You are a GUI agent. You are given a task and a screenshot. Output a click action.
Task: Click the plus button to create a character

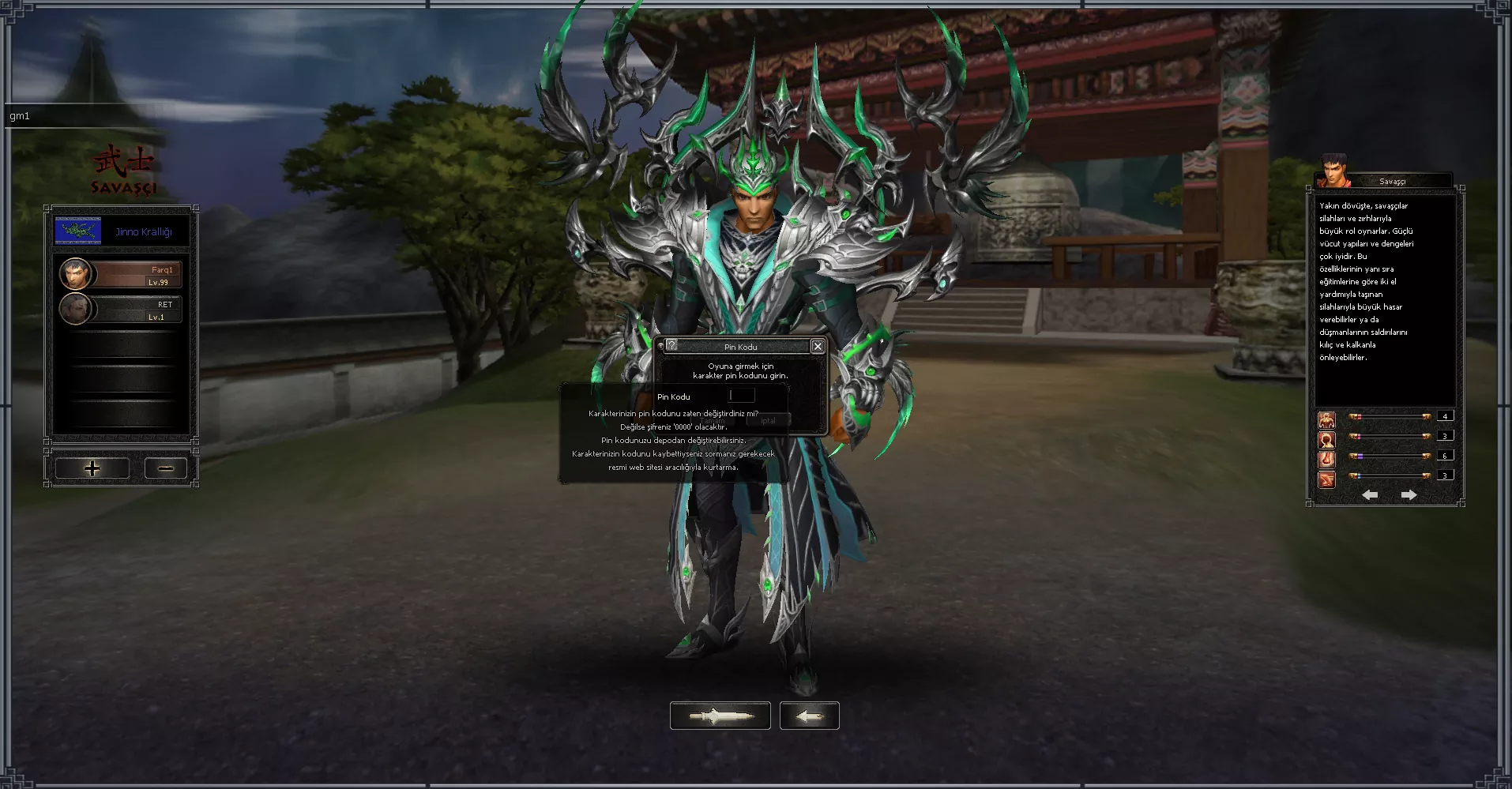(x=91, y=468)
